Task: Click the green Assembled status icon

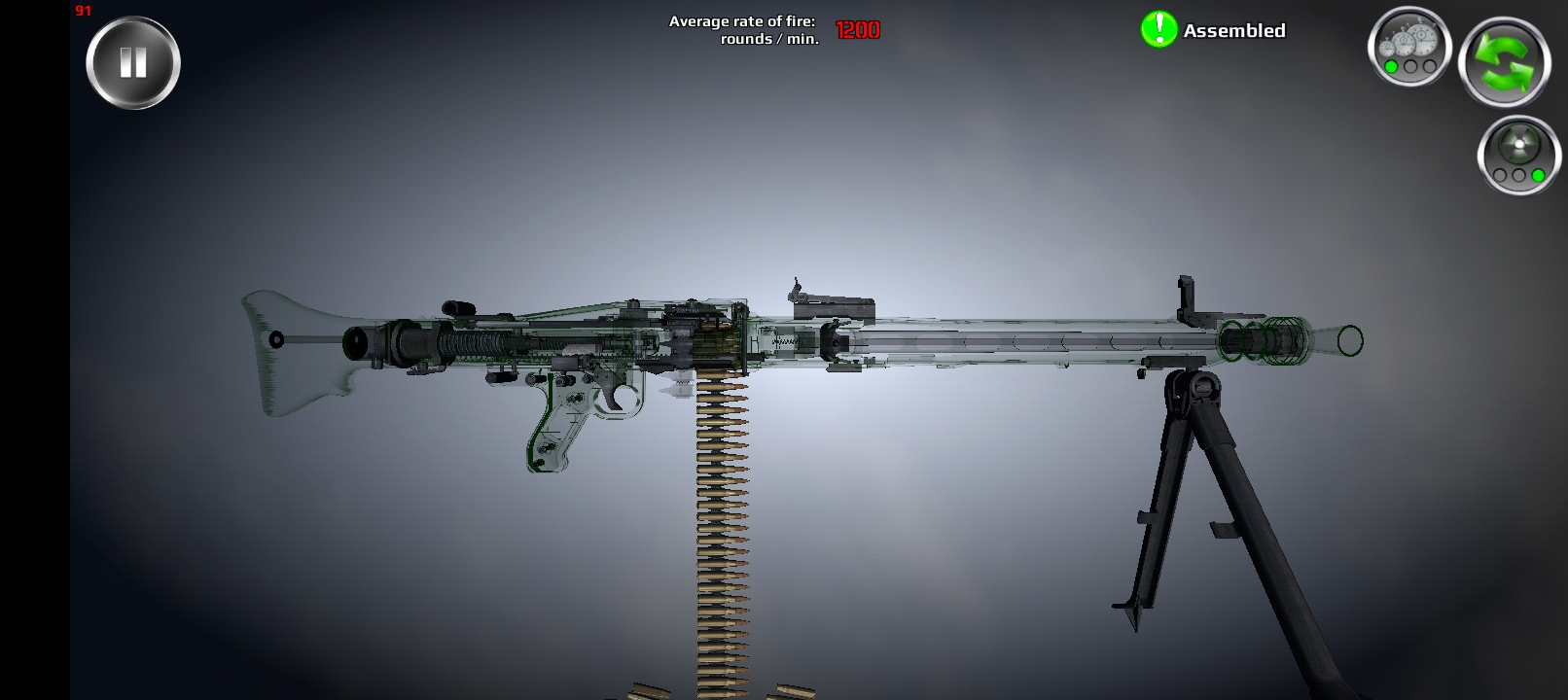Action: click(1157, 29)
